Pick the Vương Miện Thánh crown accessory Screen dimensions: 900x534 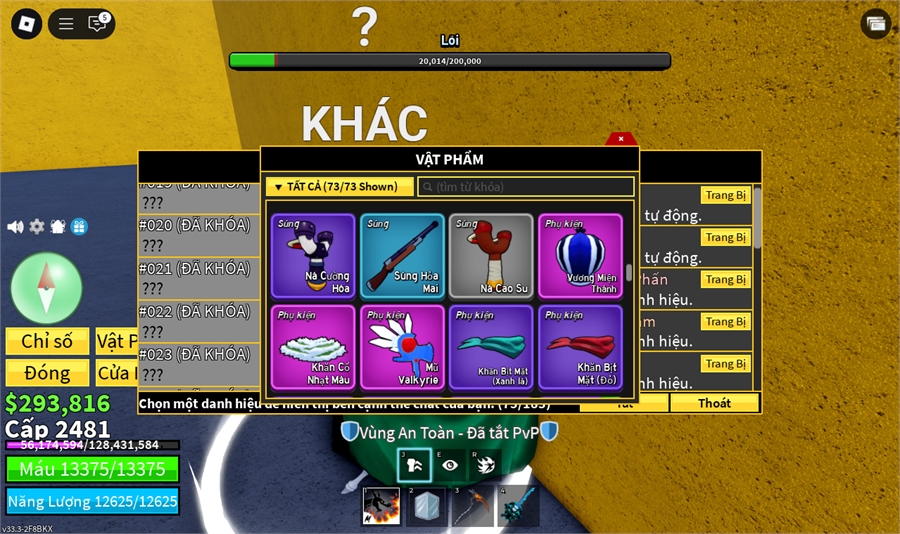pyautogui.click(x=580, y=256)
